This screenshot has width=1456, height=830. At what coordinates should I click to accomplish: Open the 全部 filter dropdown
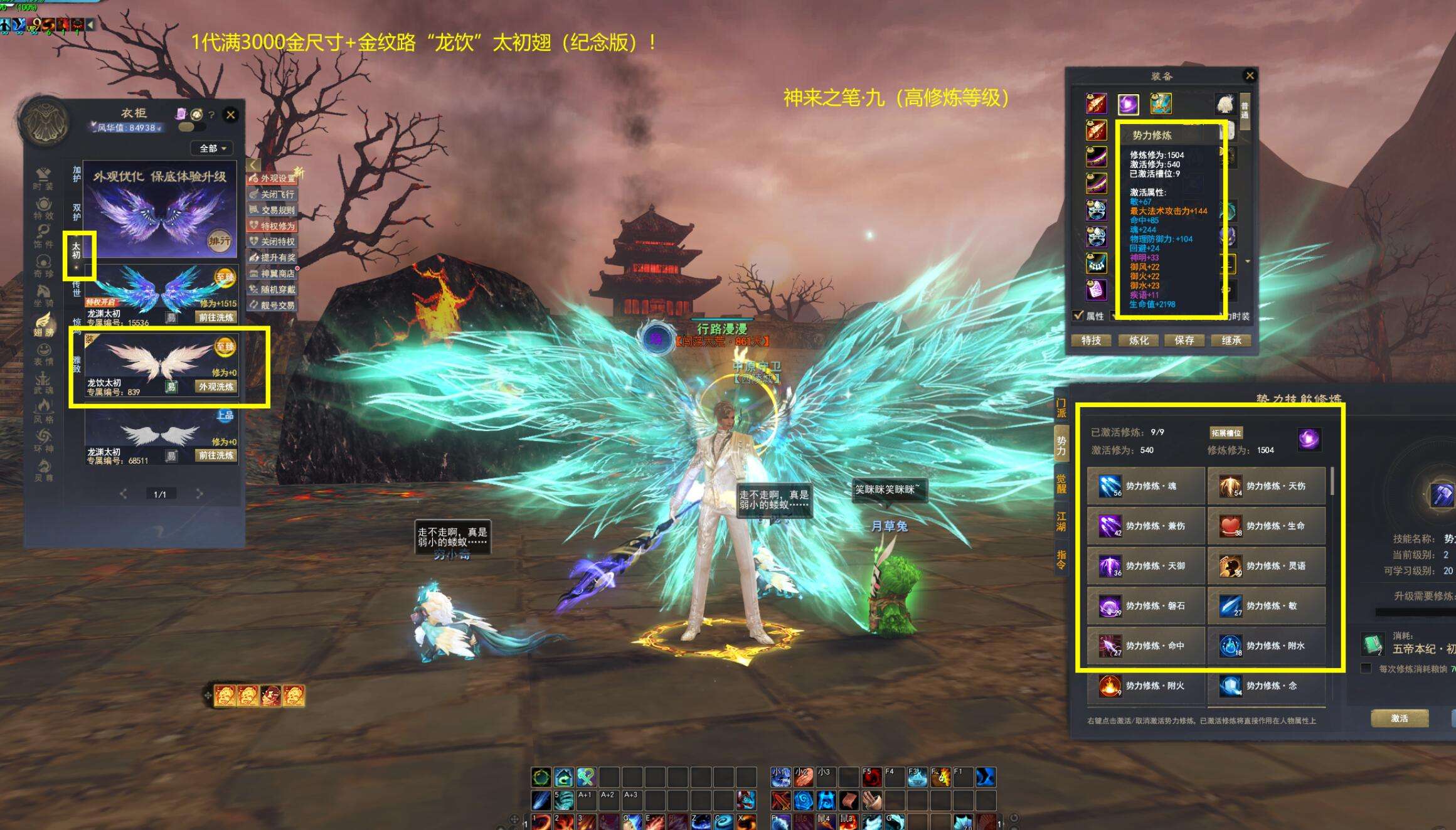[212, 148]
